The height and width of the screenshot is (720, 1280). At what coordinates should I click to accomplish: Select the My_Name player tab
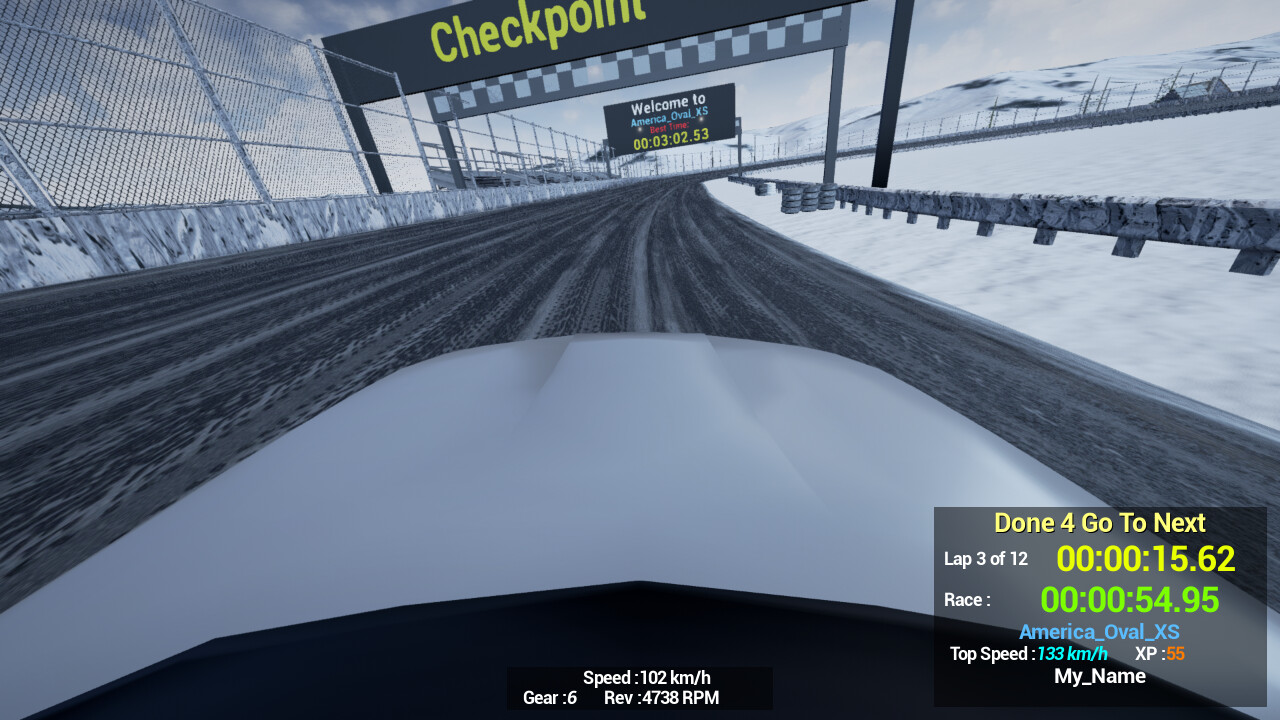point(1099,676)
